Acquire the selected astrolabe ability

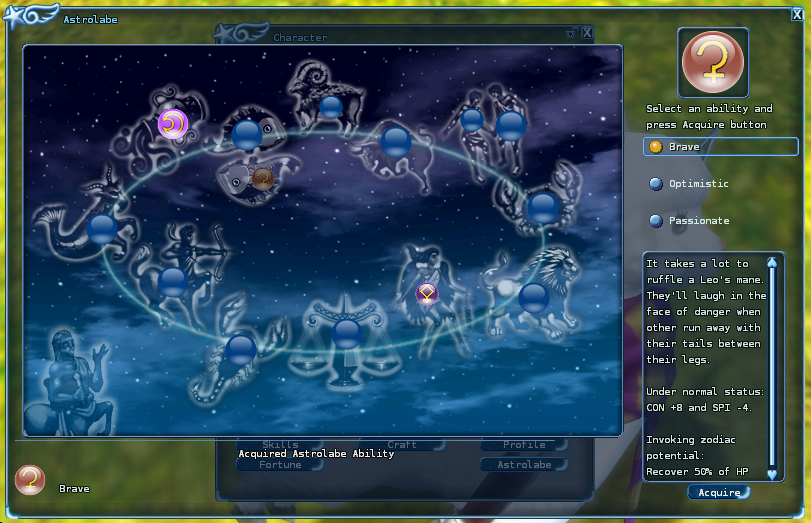tap(718, 492)
